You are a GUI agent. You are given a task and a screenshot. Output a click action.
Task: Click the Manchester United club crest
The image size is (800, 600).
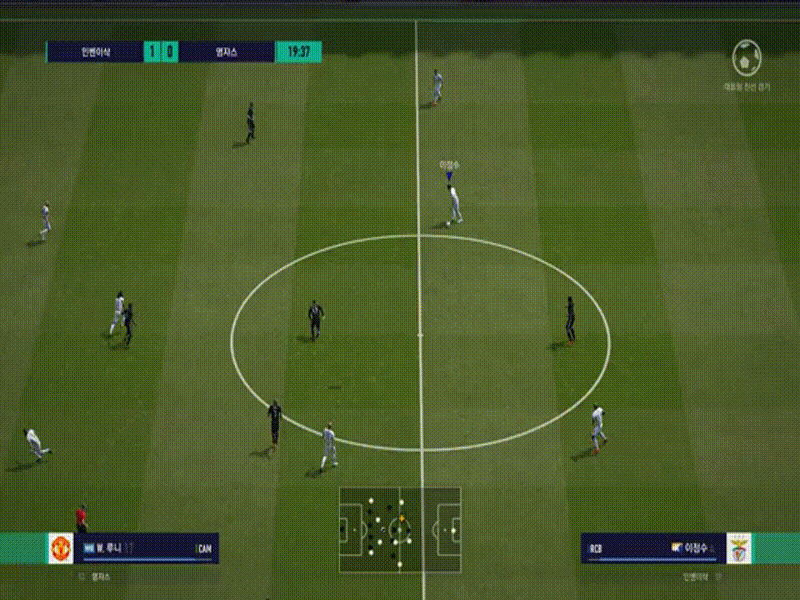pyautogui.click(x=61, y=548)
